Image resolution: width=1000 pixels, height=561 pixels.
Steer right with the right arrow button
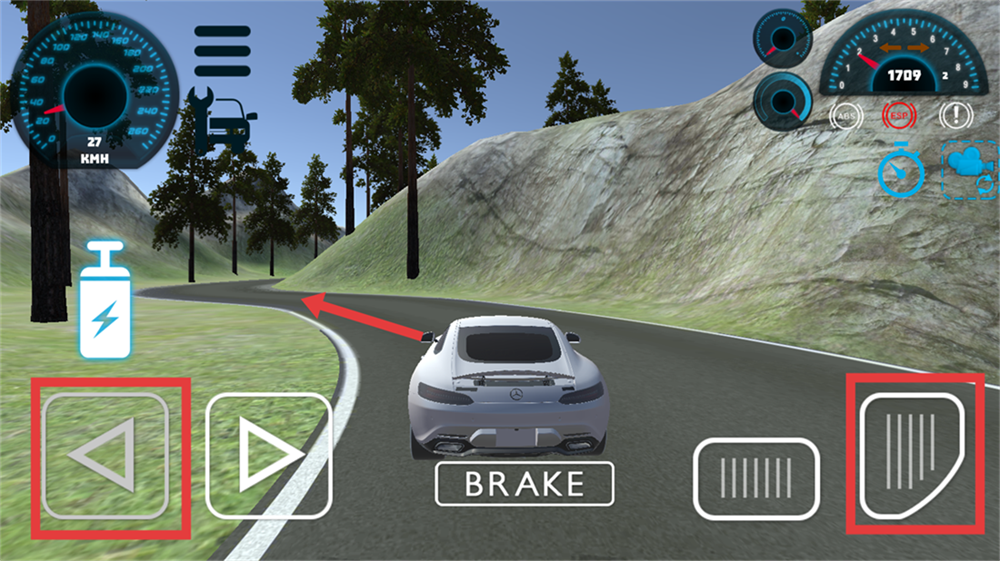(268, 455)
